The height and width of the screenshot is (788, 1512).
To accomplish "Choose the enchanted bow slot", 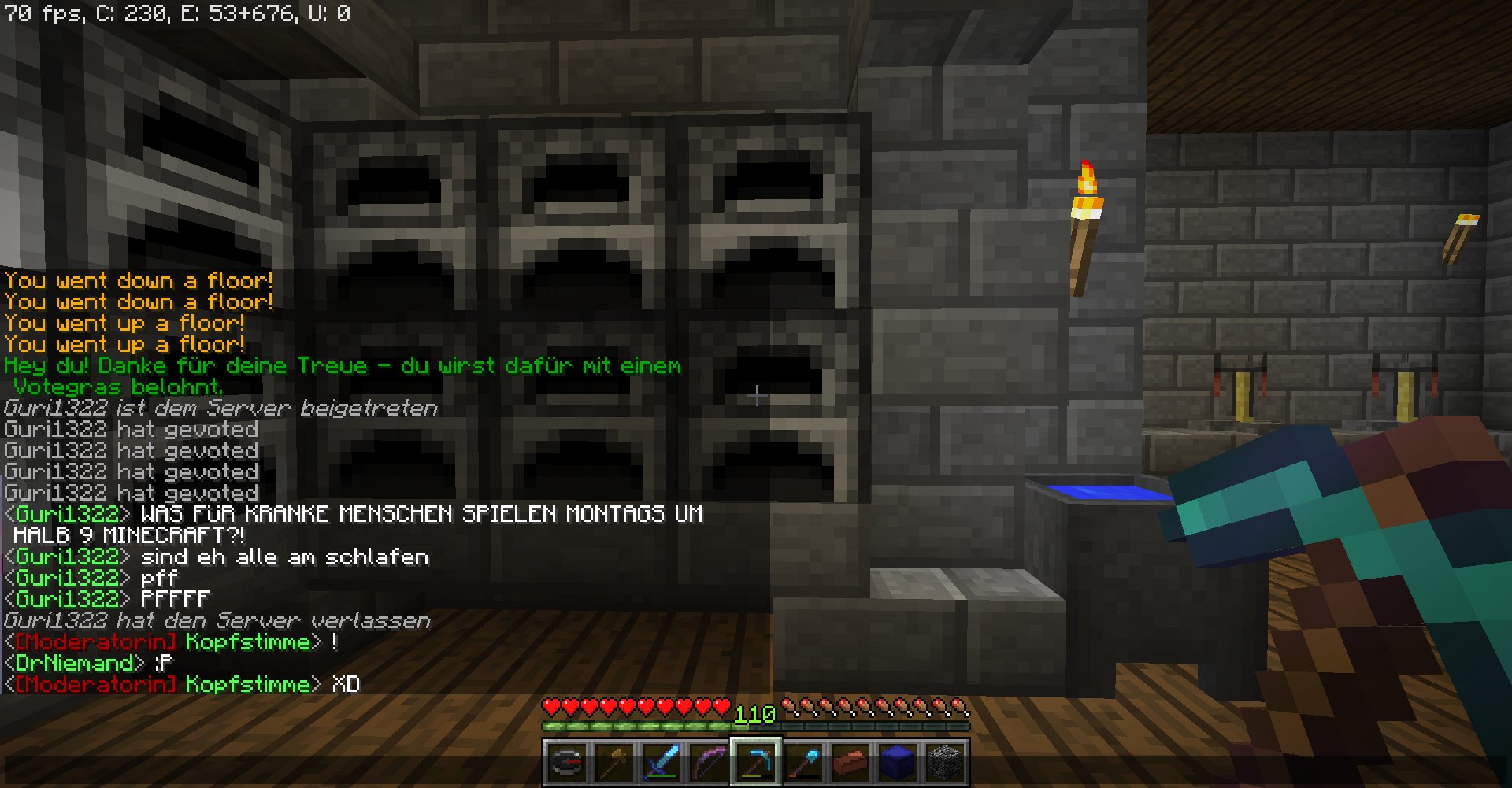I will [709, 762].
